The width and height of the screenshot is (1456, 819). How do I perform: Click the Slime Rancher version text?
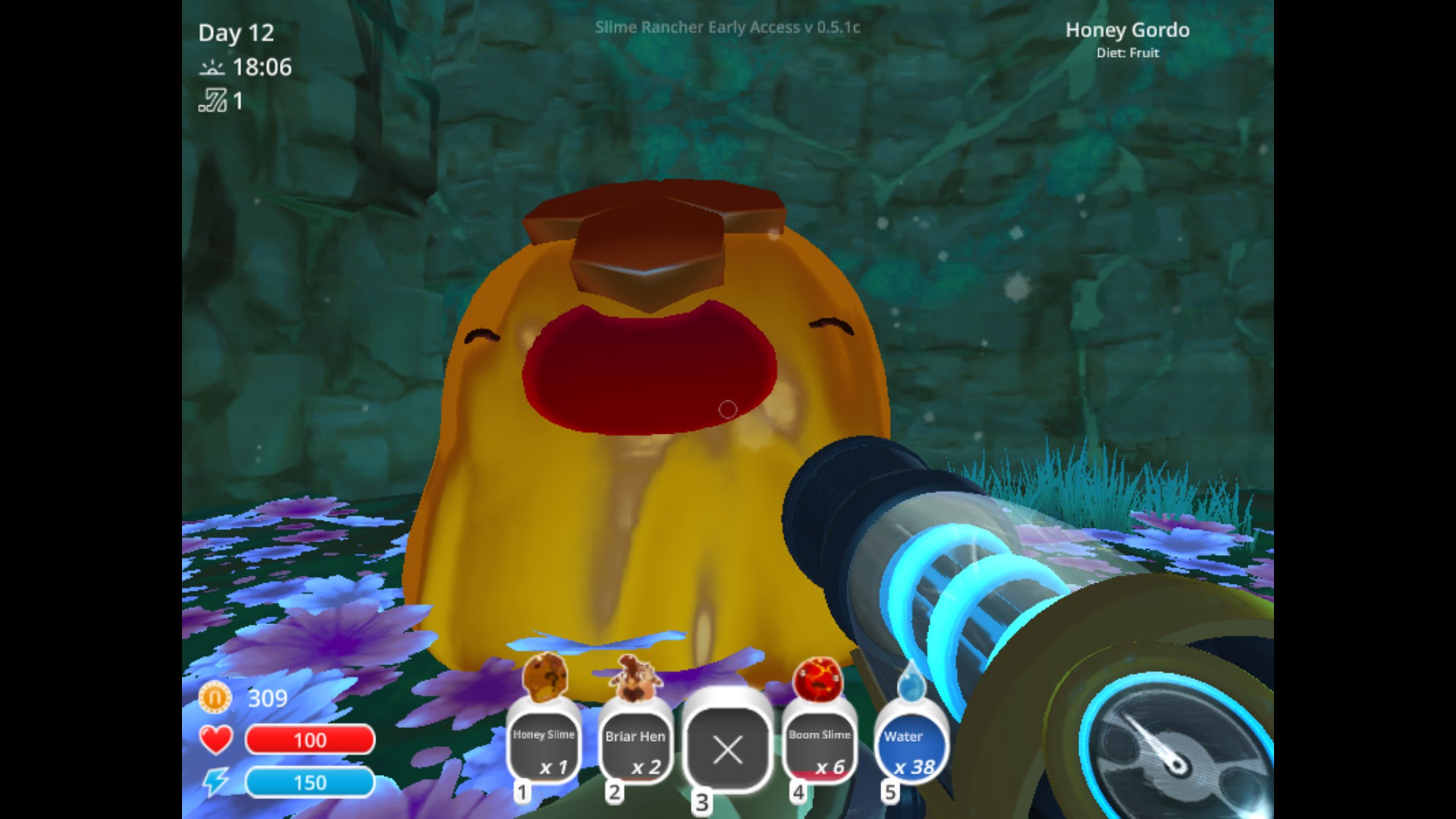(x=729, y=27)
